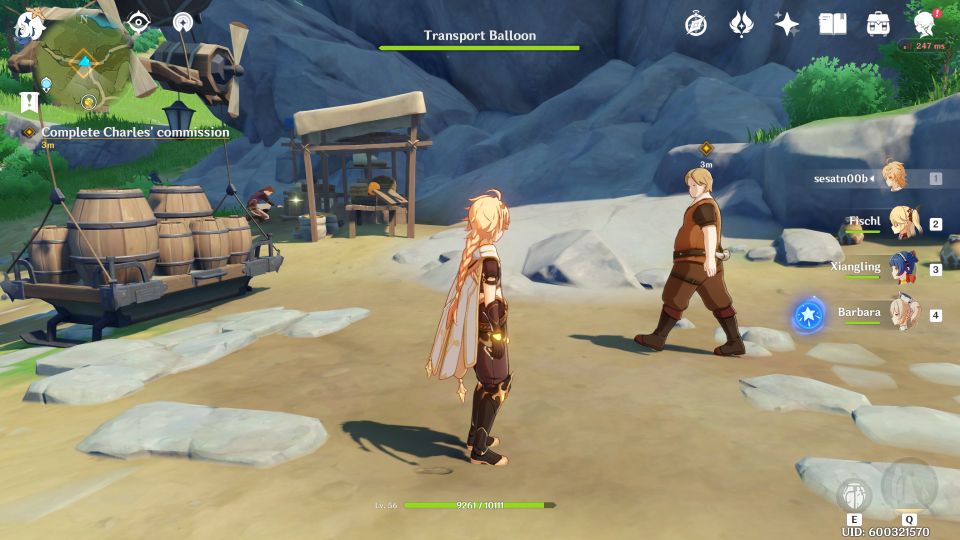Viewport: 960px width, 540px height.
Task: Open the compass events icon
Action: (x=696, y=24)
